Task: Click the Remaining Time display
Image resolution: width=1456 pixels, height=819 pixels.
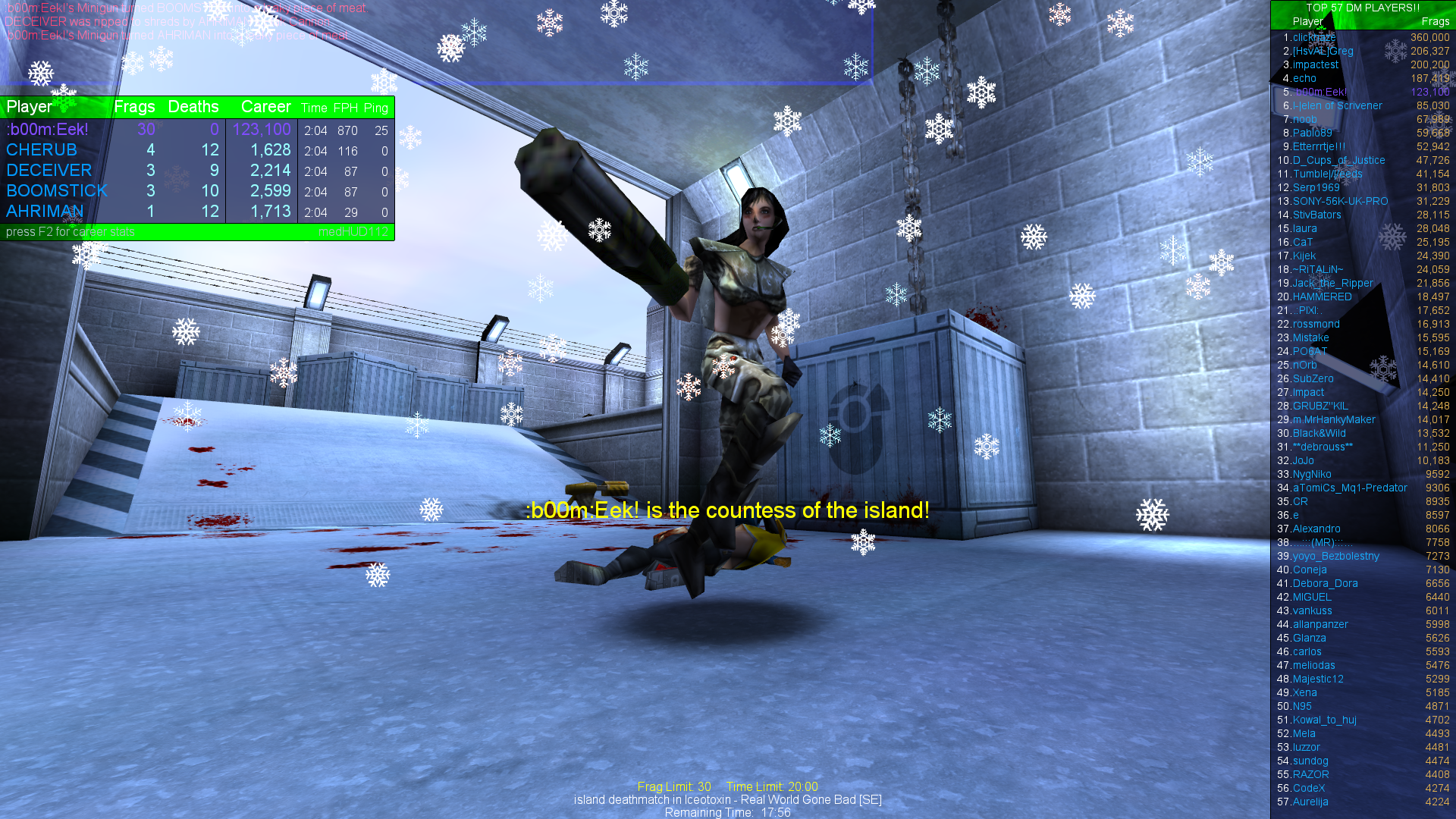Action: click(x=726, y=812)
